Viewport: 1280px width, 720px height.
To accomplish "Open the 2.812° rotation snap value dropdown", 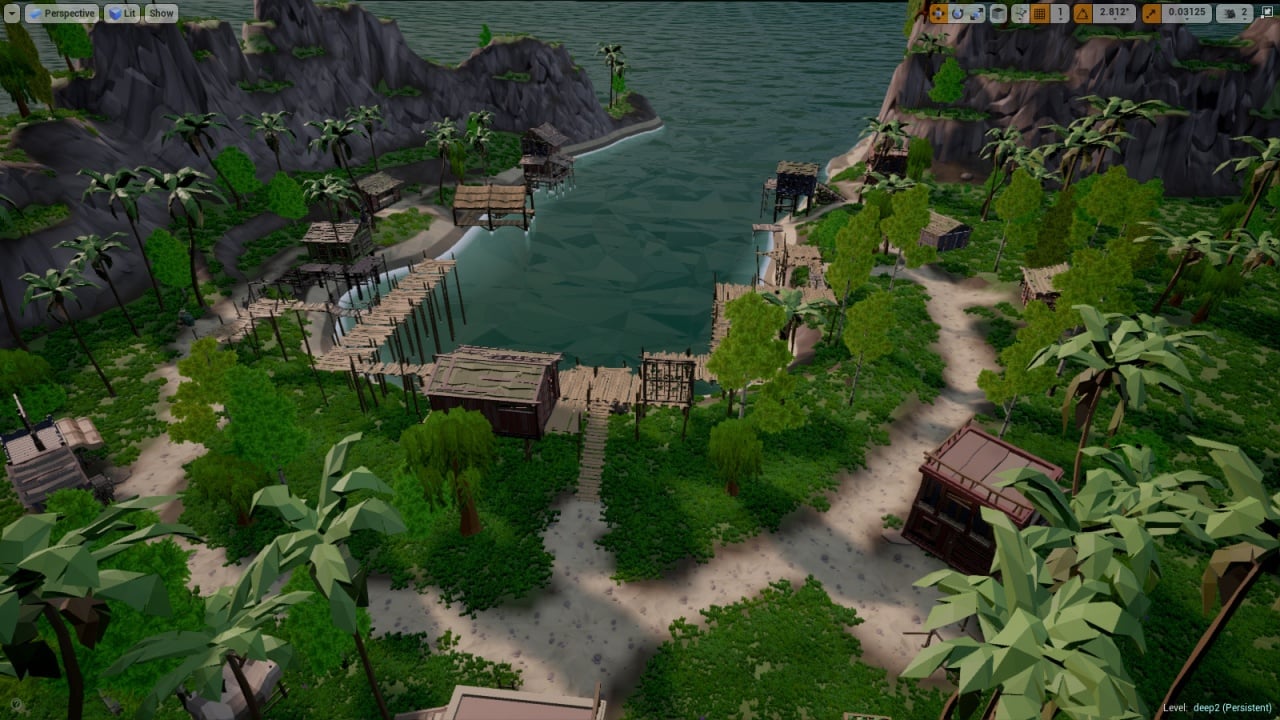I will tap(1113, 13).
